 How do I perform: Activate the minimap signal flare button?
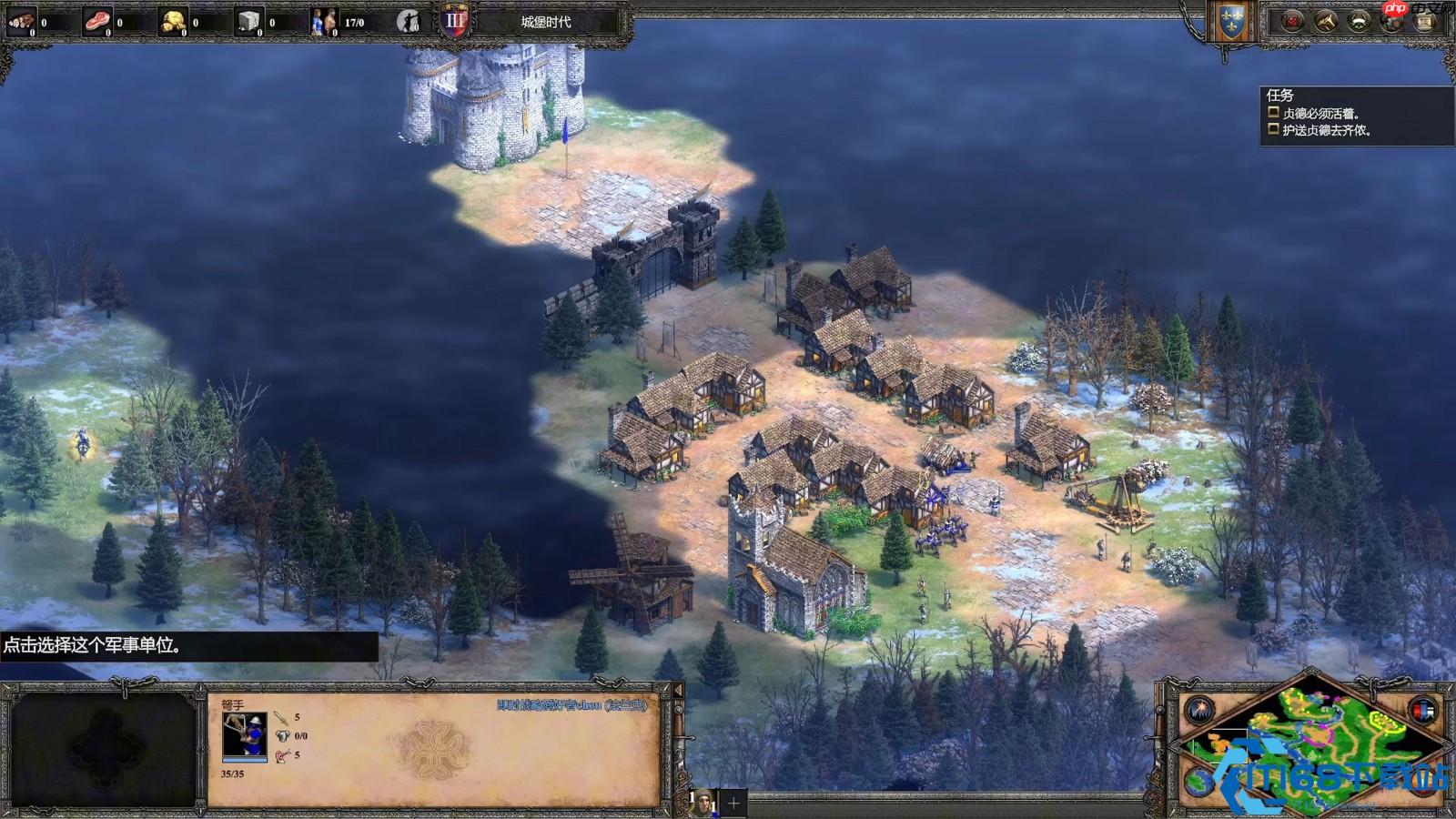click(x=1199, y=709)
